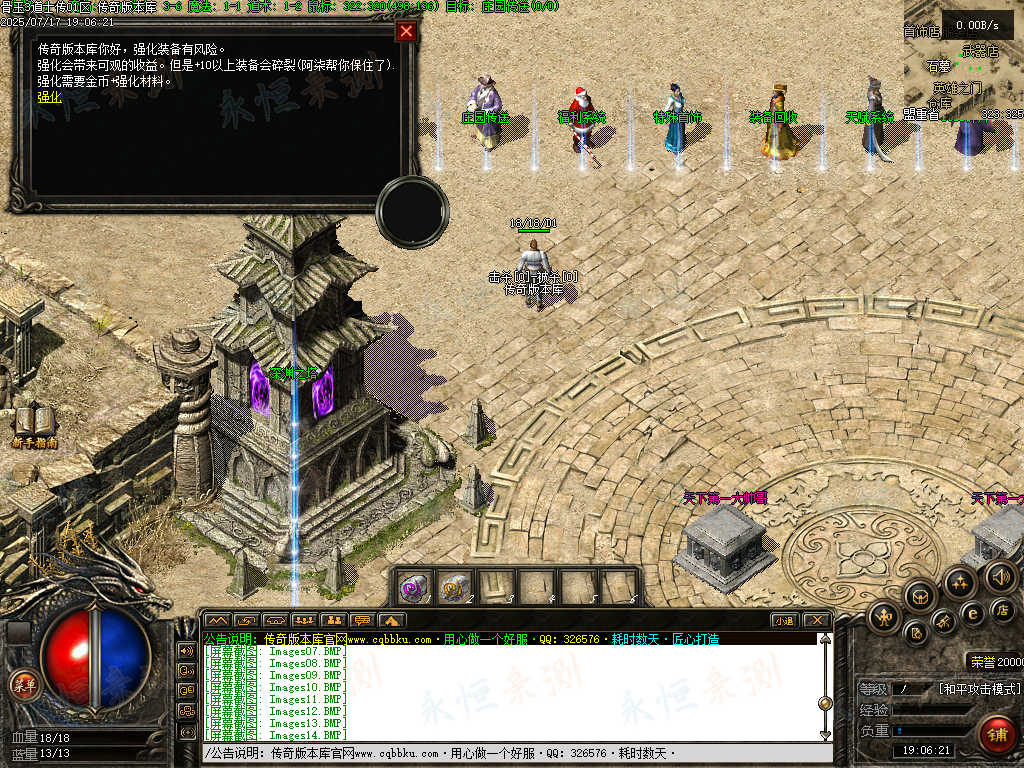This screenshot has height=768, width=1024.
Task: Use the purple swirl scroll in hotbar slot 1
Action: [x=414, y=587]
